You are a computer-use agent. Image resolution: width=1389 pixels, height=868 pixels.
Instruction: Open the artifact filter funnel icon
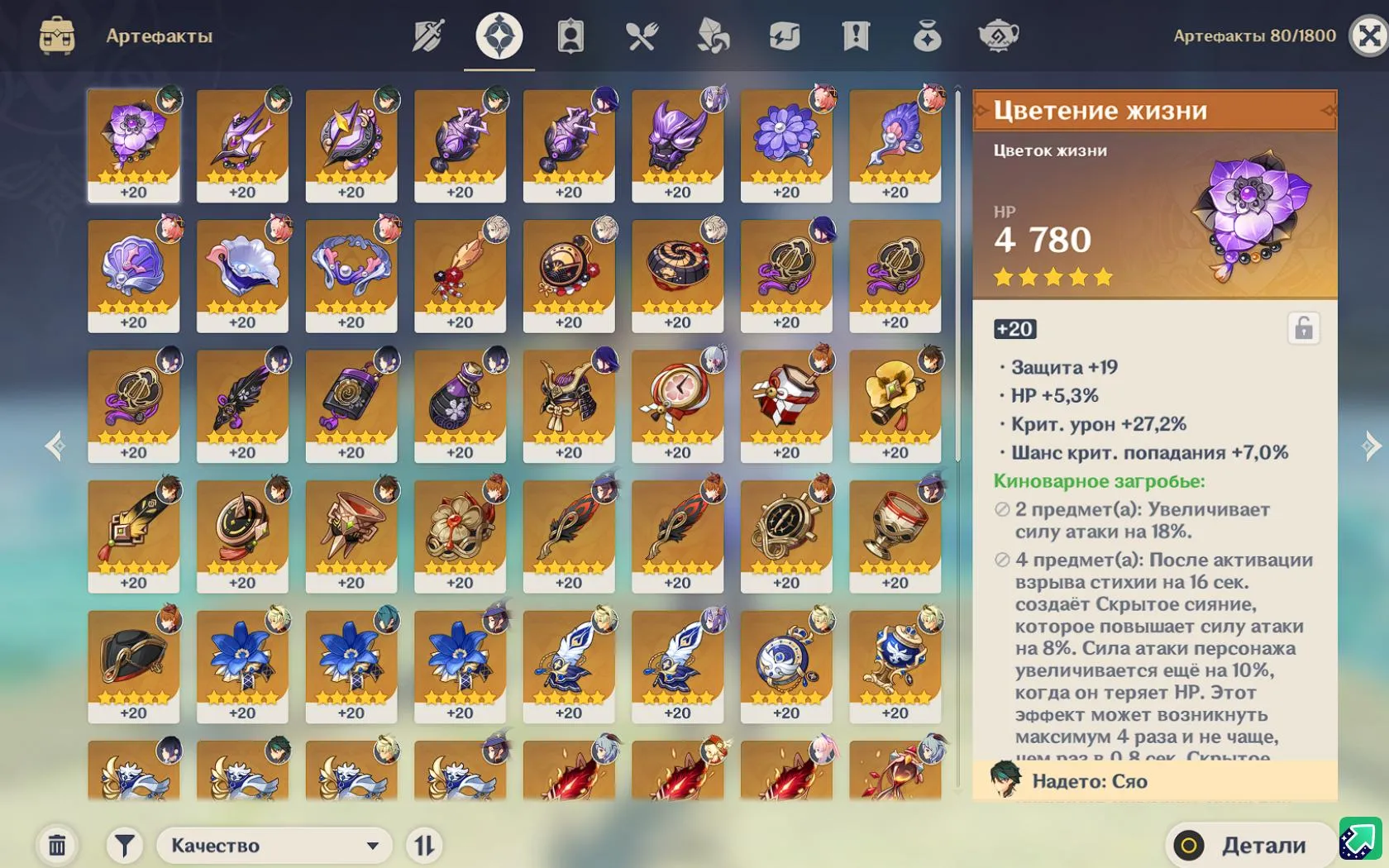[x=122, y=845]
